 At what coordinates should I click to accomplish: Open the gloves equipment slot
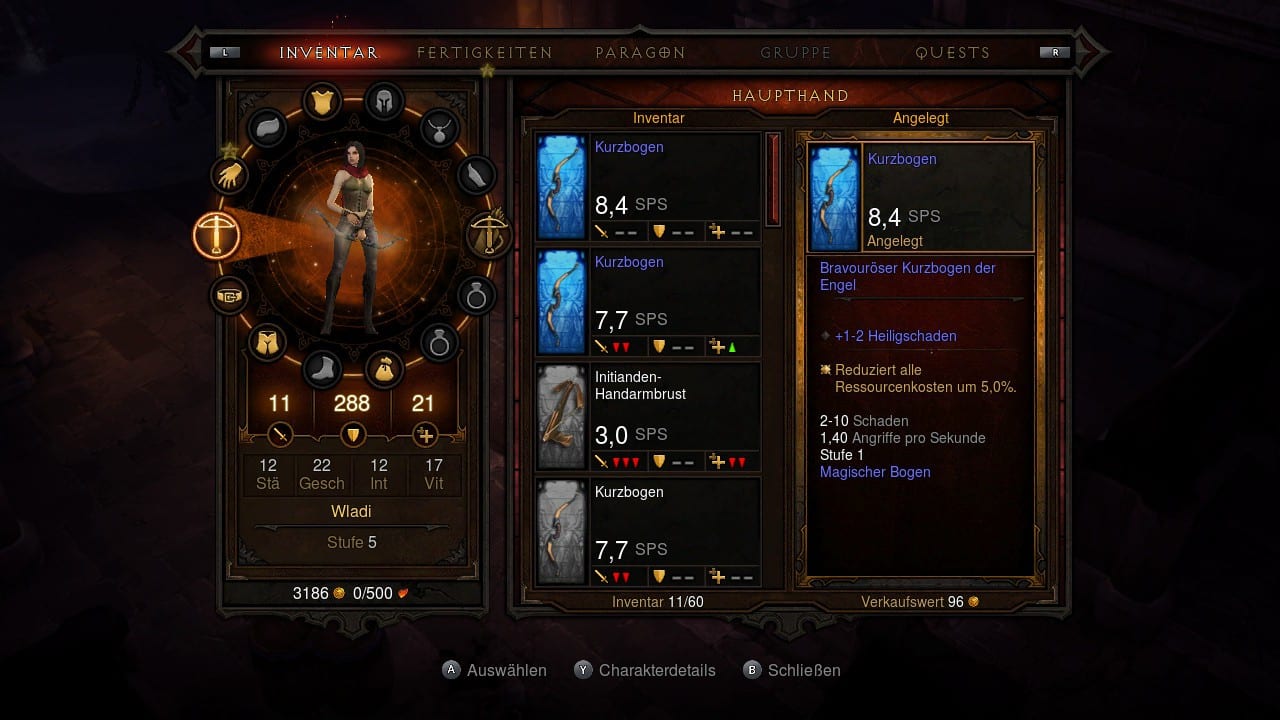point(230,176)
